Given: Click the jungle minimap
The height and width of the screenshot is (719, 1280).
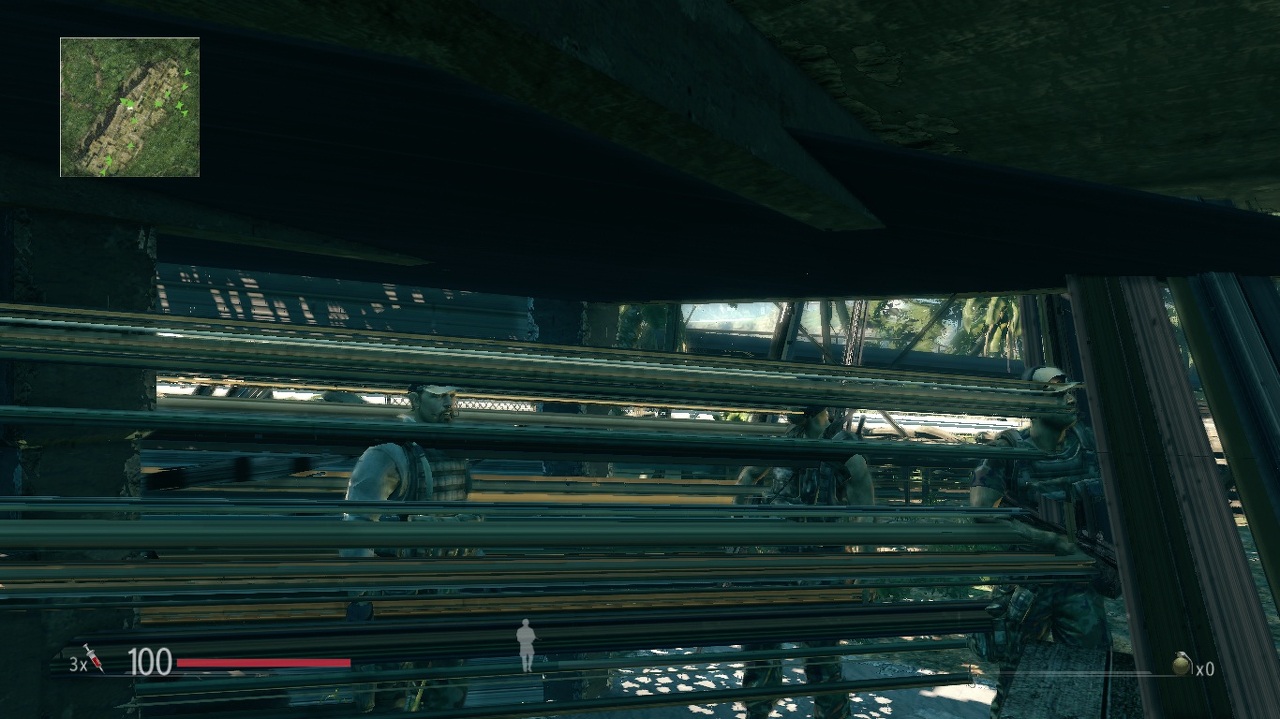Looking at the screenshot, I should tap(130, 107).
